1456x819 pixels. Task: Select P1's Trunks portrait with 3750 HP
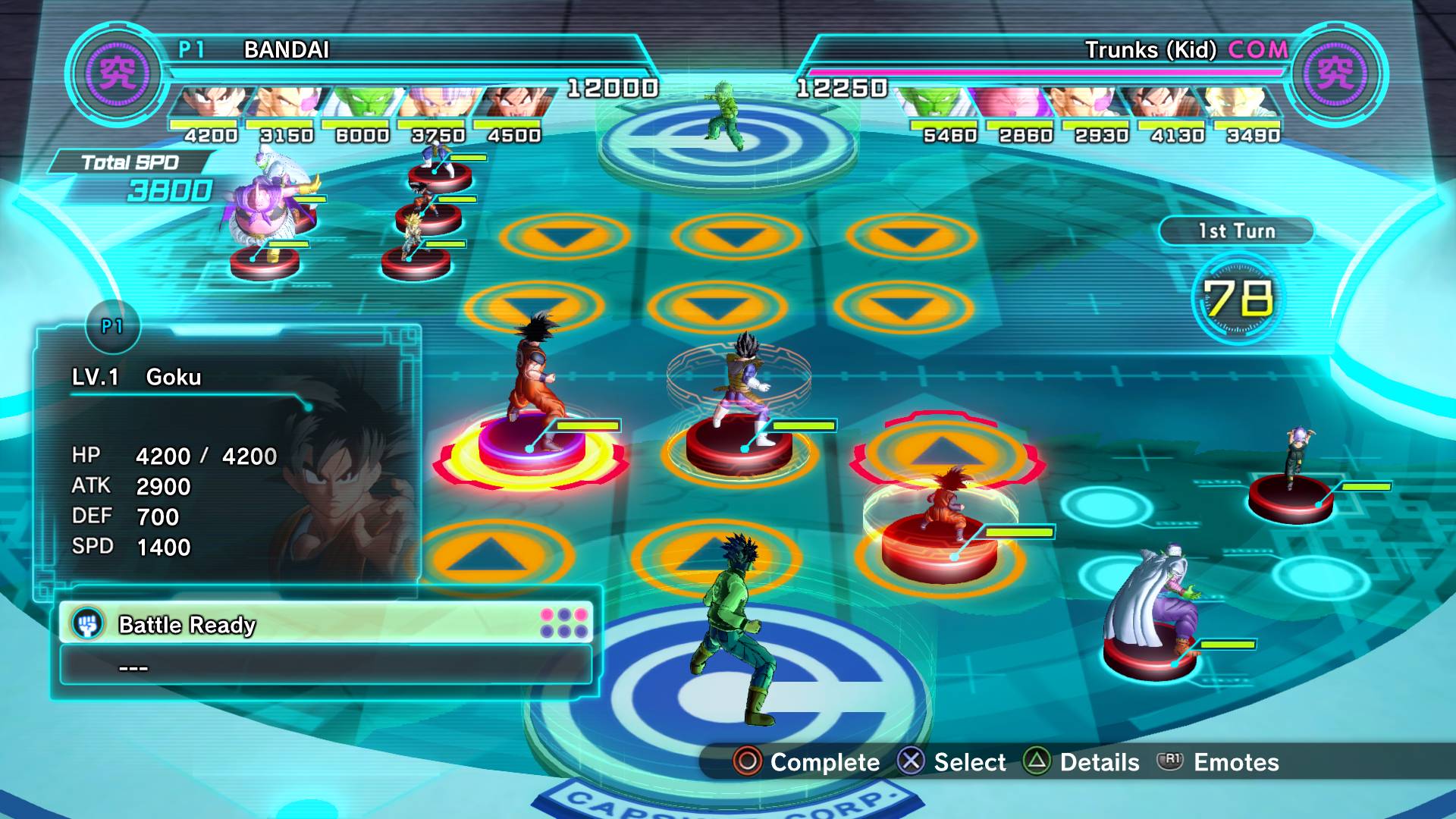[x=437, y=104]
